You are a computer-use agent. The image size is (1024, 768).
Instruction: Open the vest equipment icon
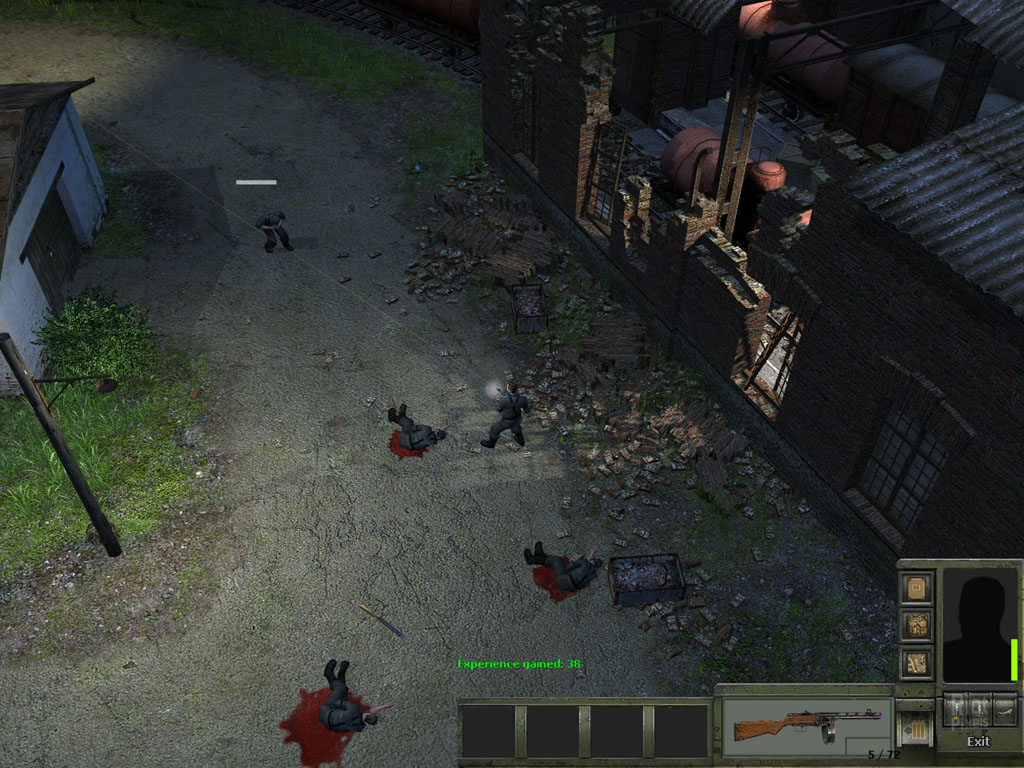[x=916, y=625]
